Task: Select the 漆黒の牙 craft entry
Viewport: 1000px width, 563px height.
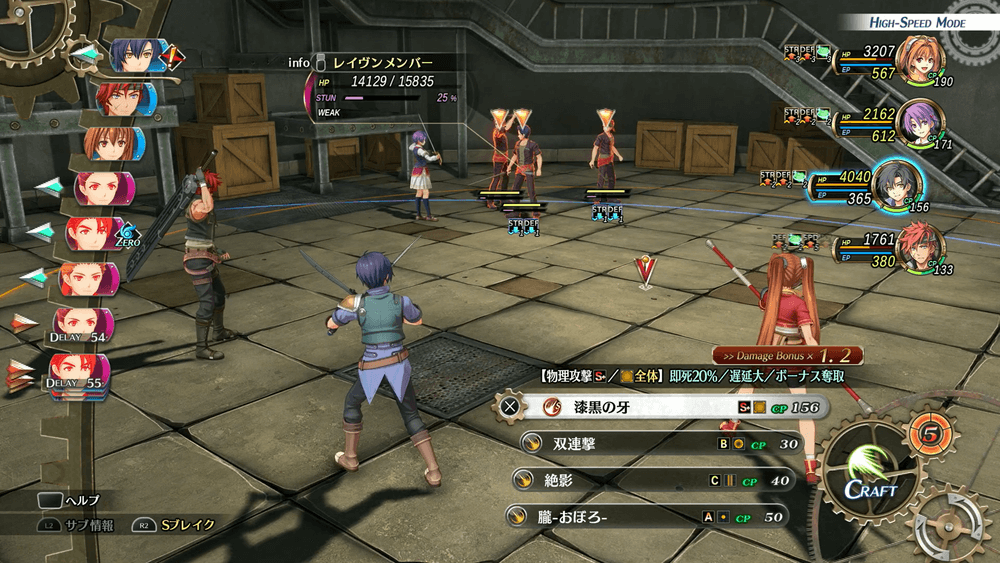Action: 660,407
